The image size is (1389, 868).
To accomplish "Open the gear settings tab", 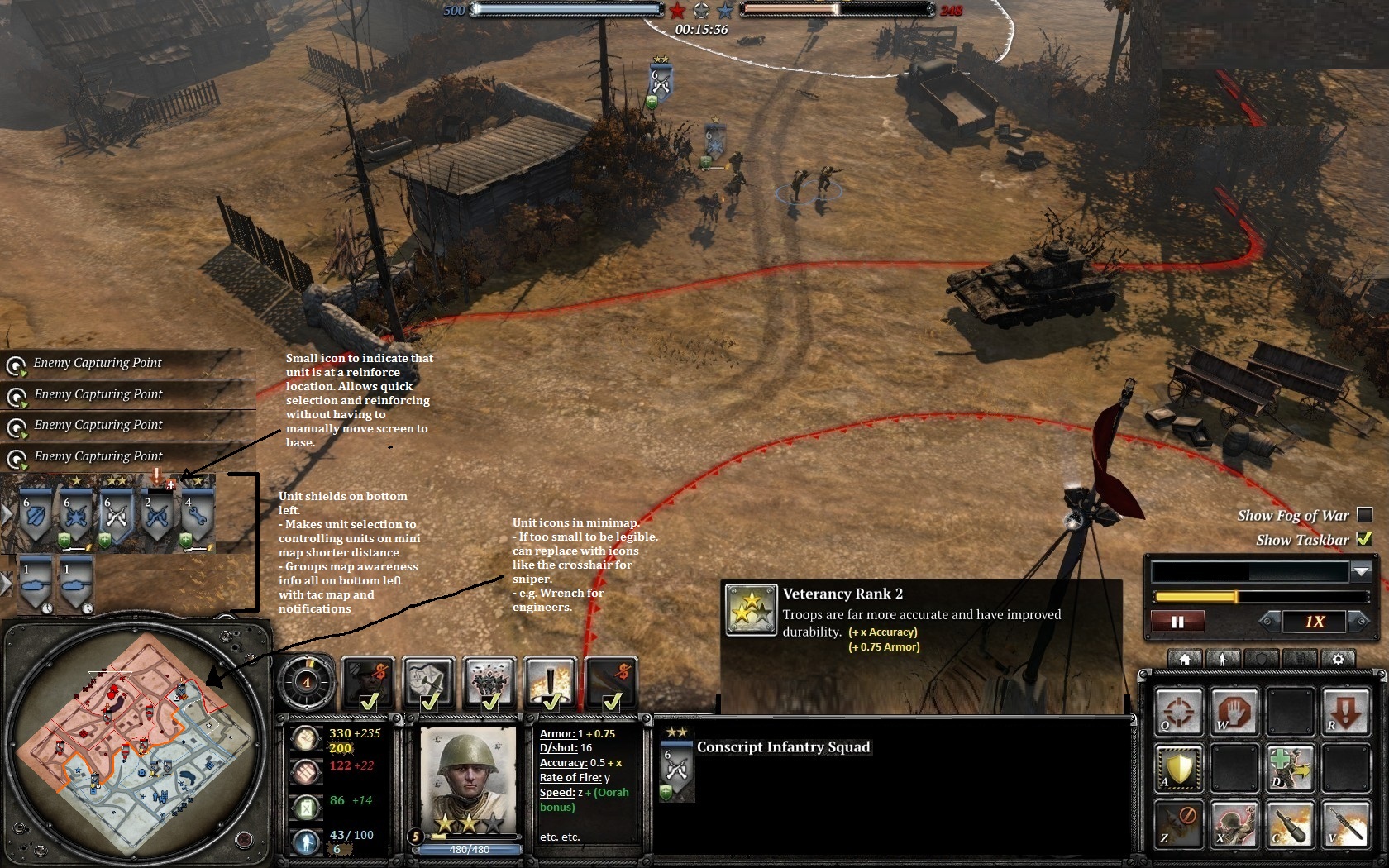I will (x=1339, y=659).
